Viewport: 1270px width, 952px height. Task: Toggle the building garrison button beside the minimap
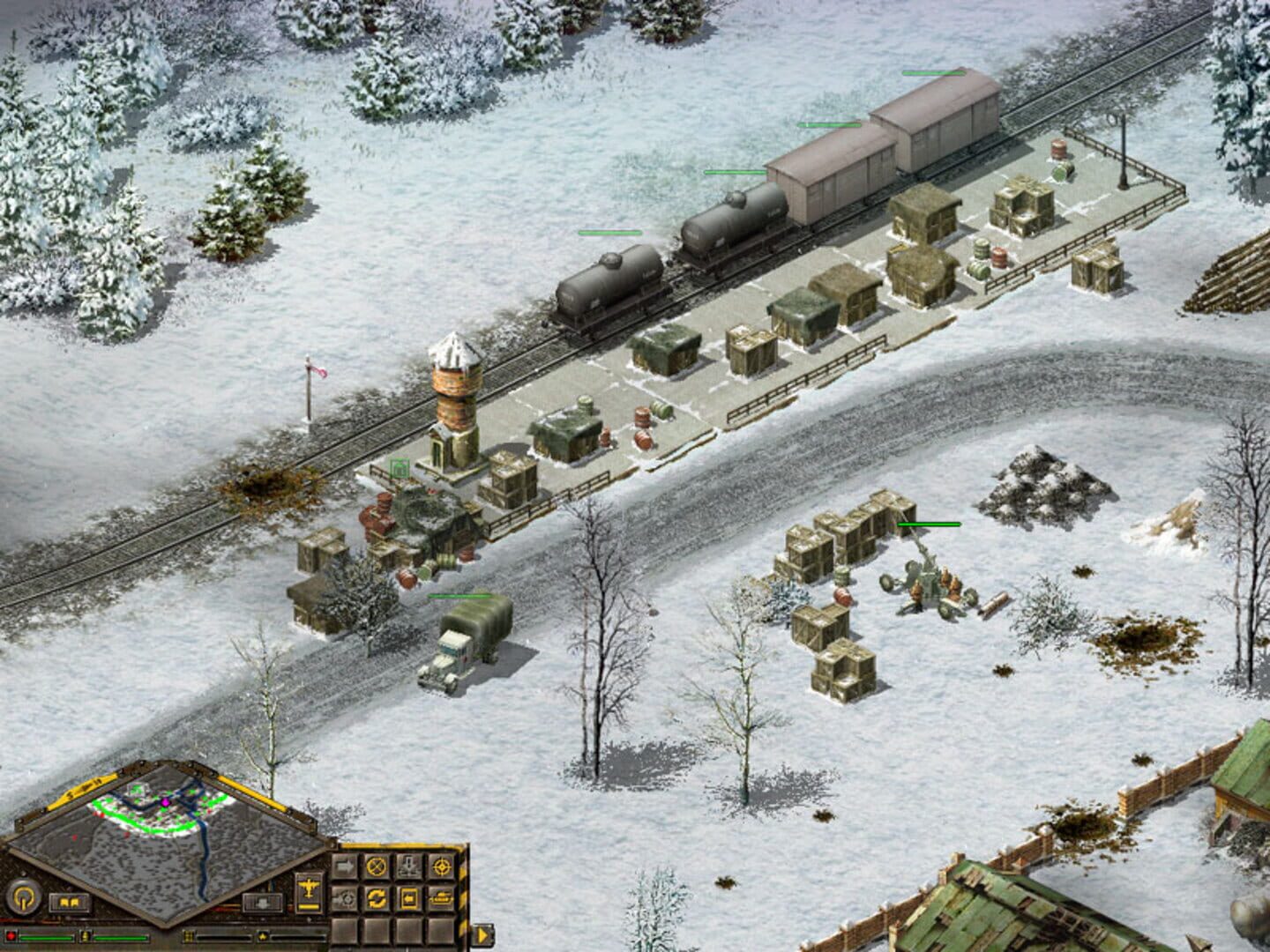[260, 903]
